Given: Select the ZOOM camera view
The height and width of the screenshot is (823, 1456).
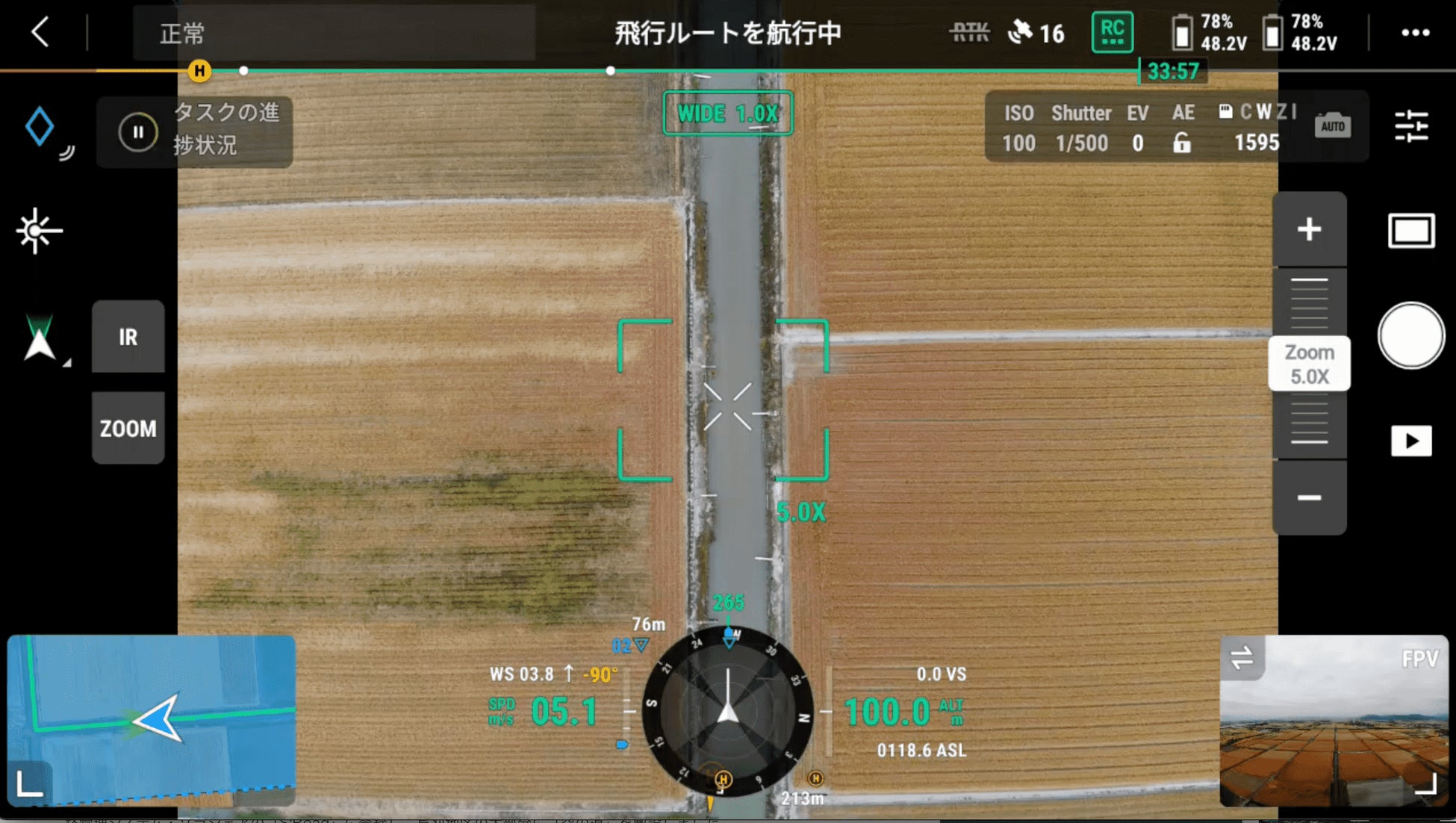Looking at the screenshot, I should click(x=128, y=428).
